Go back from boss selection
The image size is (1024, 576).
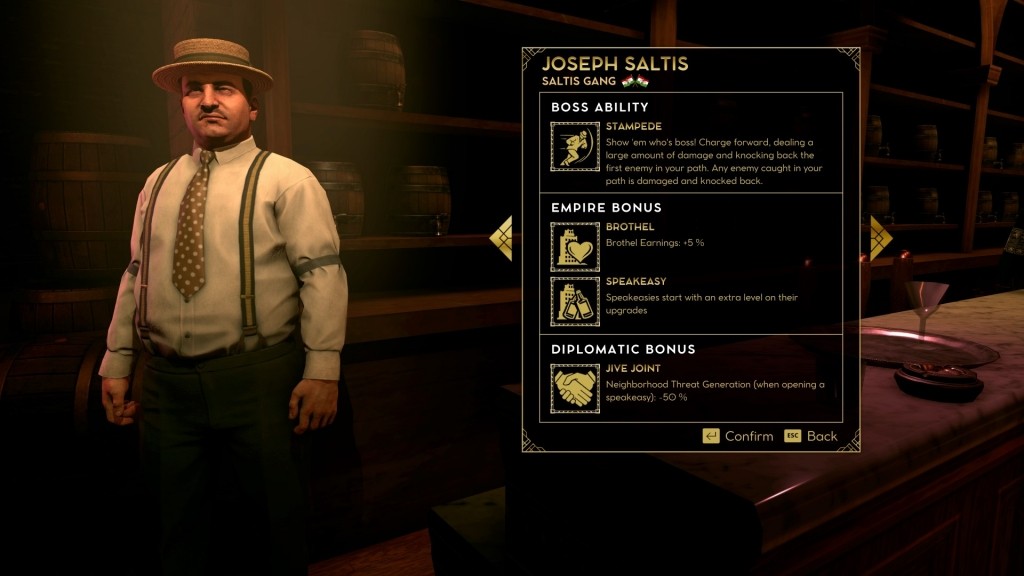(811, 436)
